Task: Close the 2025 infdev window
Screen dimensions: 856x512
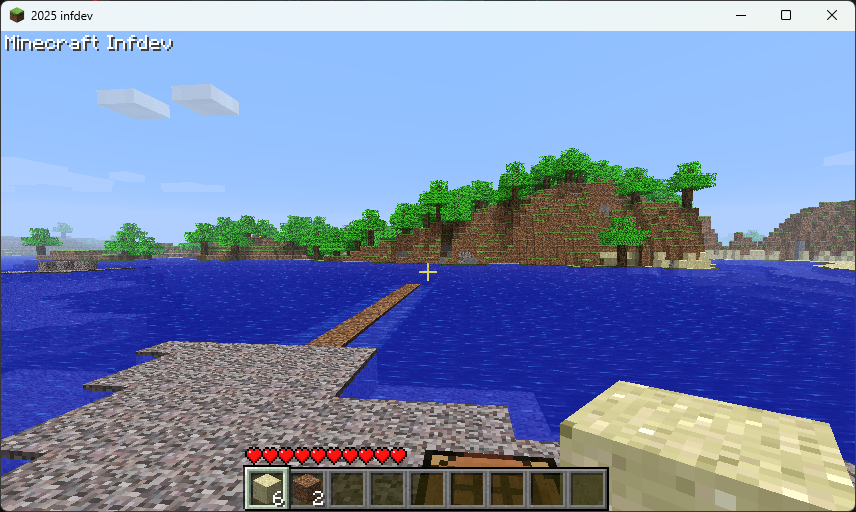Action: [x=831, y=15]
